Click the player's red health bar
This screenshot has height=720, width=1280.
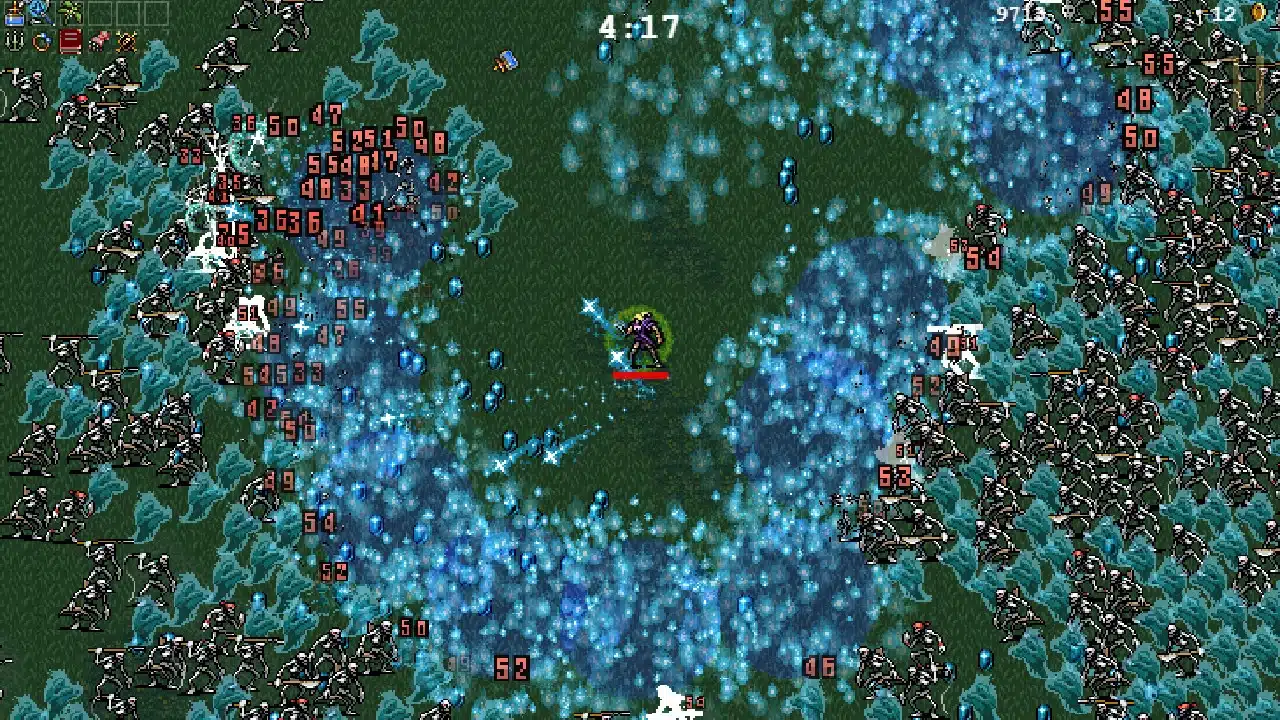640,373
